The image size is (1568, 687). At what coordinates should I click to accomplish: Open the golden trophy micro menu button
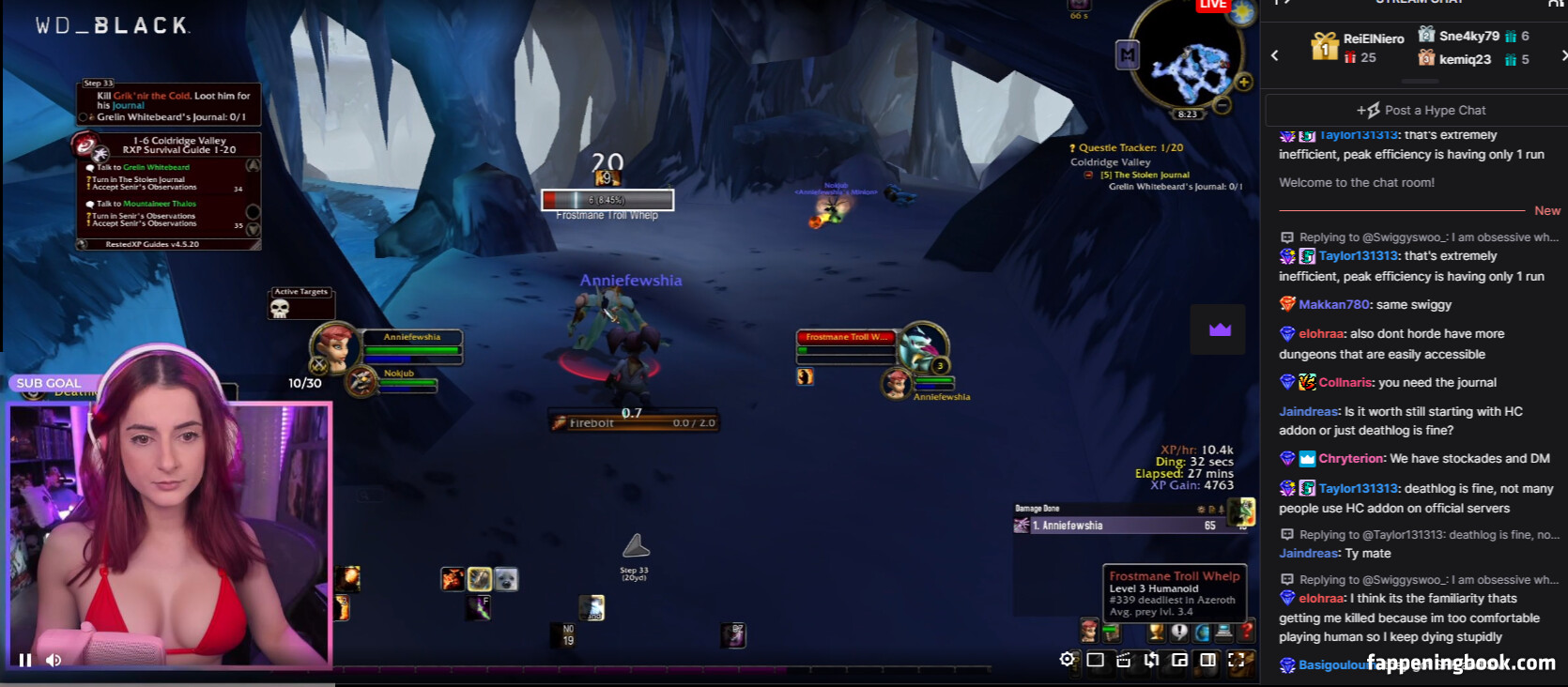(1157, 633)
